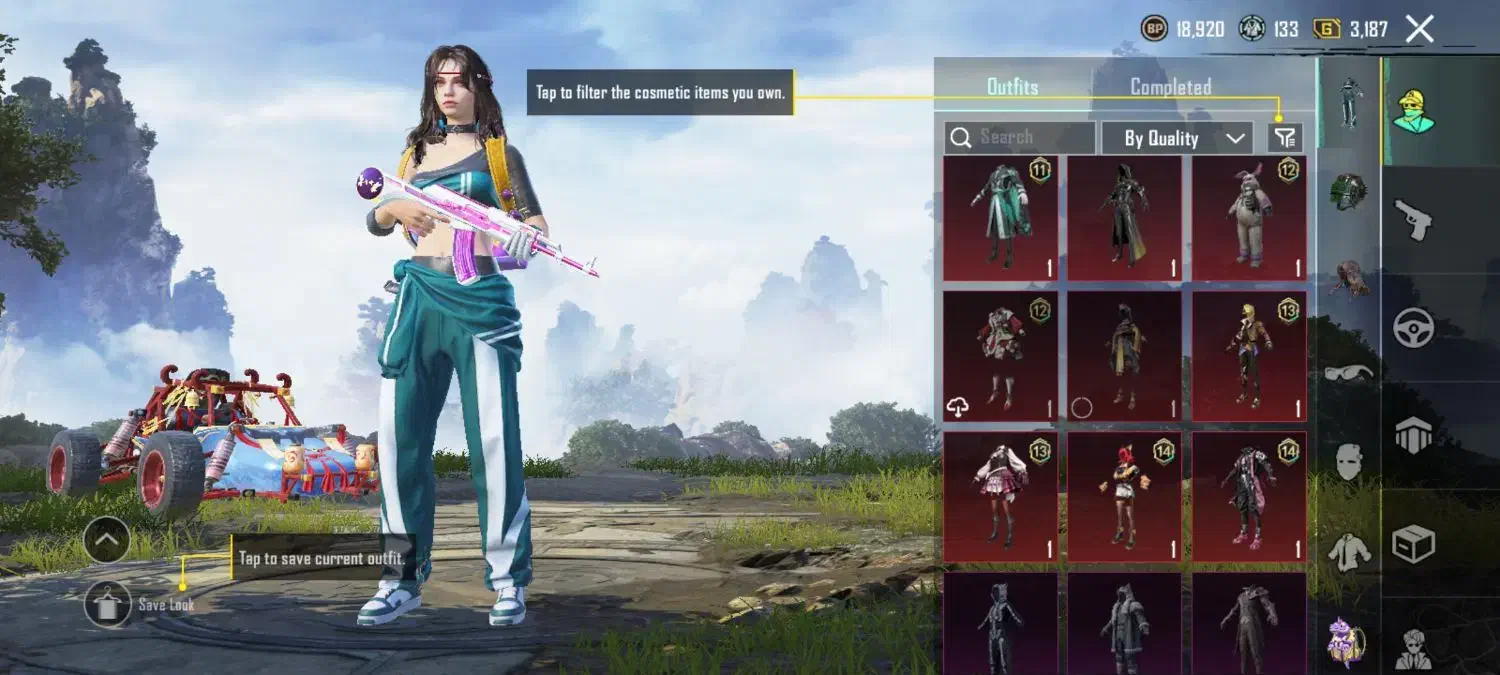
Task: Pick the red-haired character outfit
Action: coord(1124,496)
